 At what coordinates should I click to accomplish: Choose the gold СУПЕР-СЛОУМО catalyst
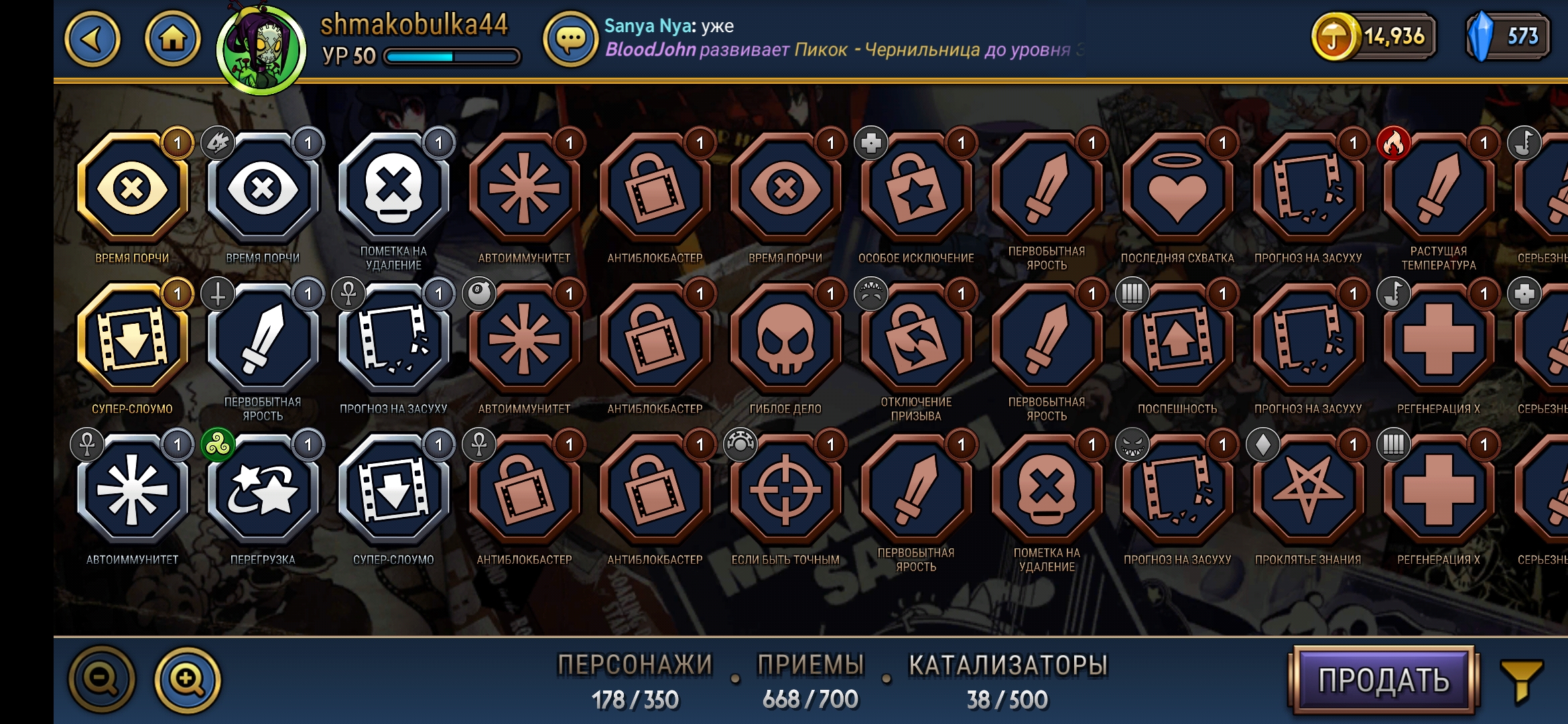[x=132, y=339]
